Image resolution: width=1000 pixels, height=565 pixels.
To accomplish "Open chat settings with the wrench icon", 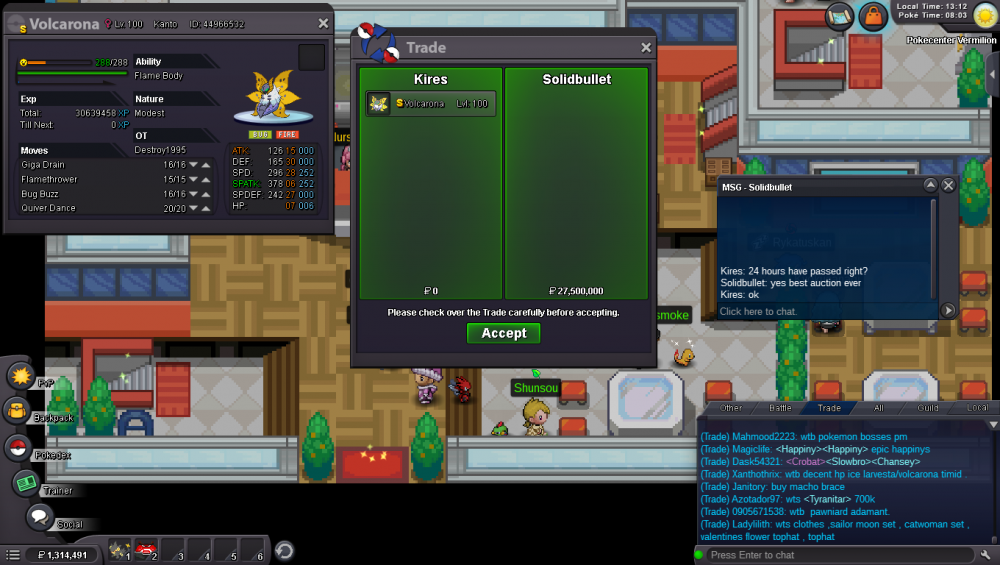I will [986, 555].
